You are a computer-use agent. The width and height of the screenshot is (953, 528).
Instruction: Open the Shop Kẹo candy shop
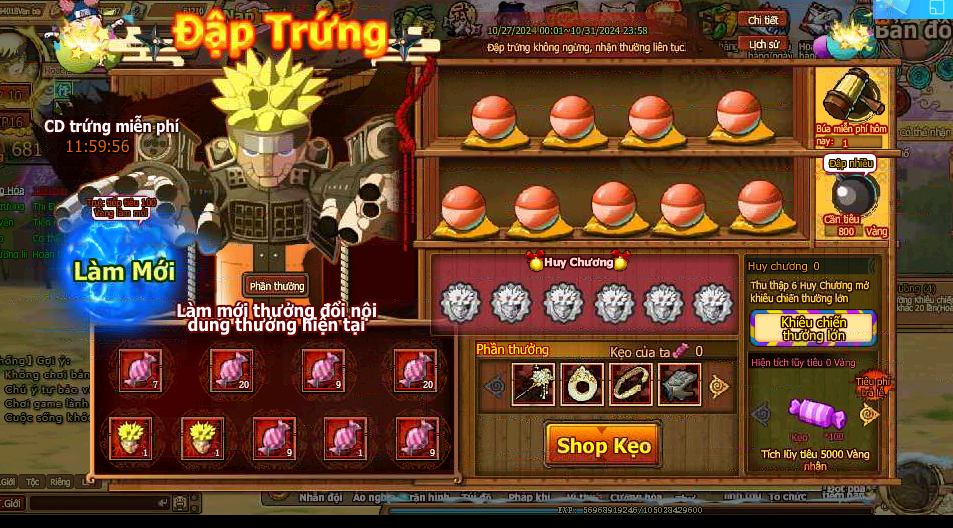(x=603, y=446)
